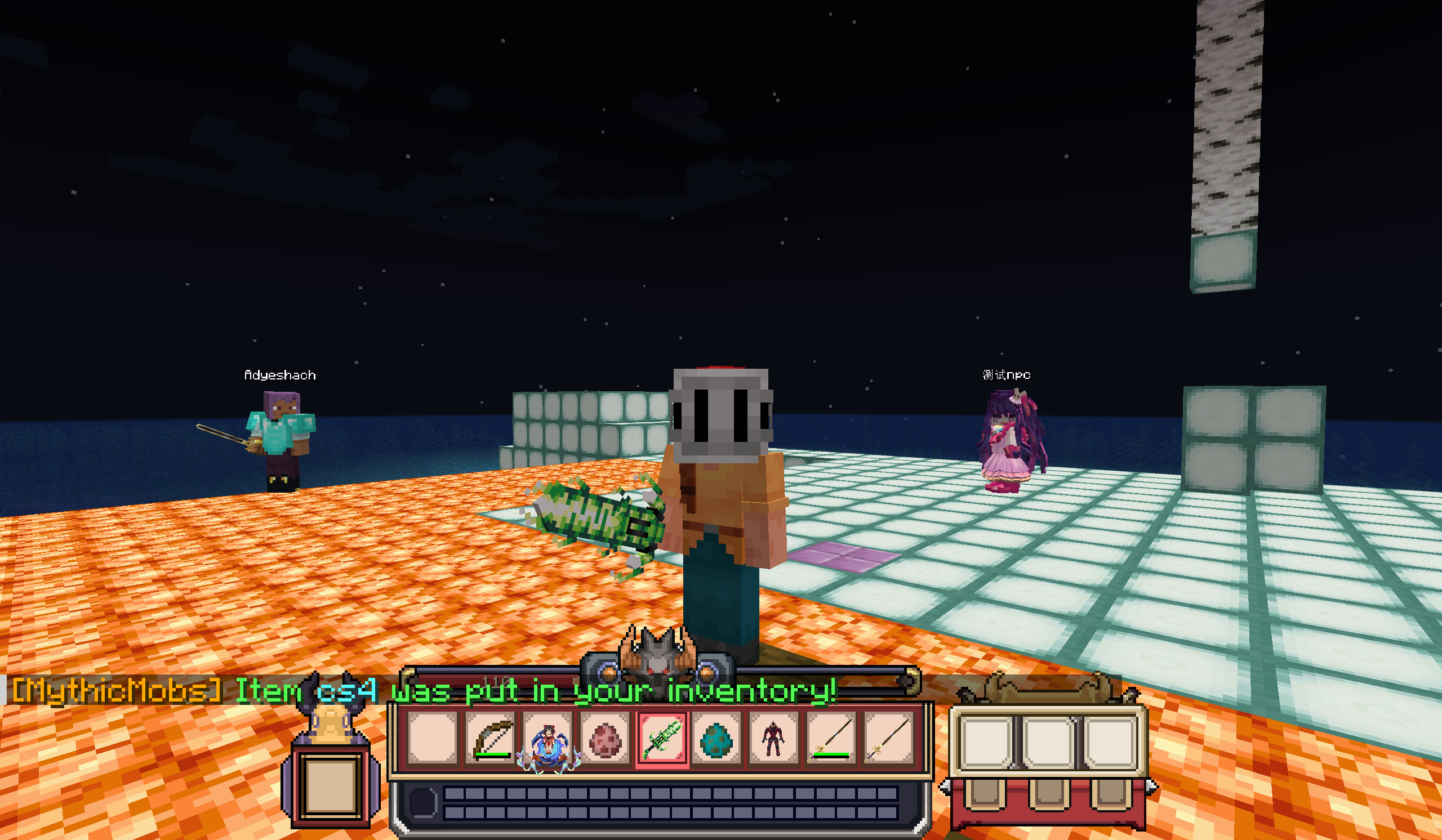Click the empty offhand slot with golden ornament

point(331,781)
